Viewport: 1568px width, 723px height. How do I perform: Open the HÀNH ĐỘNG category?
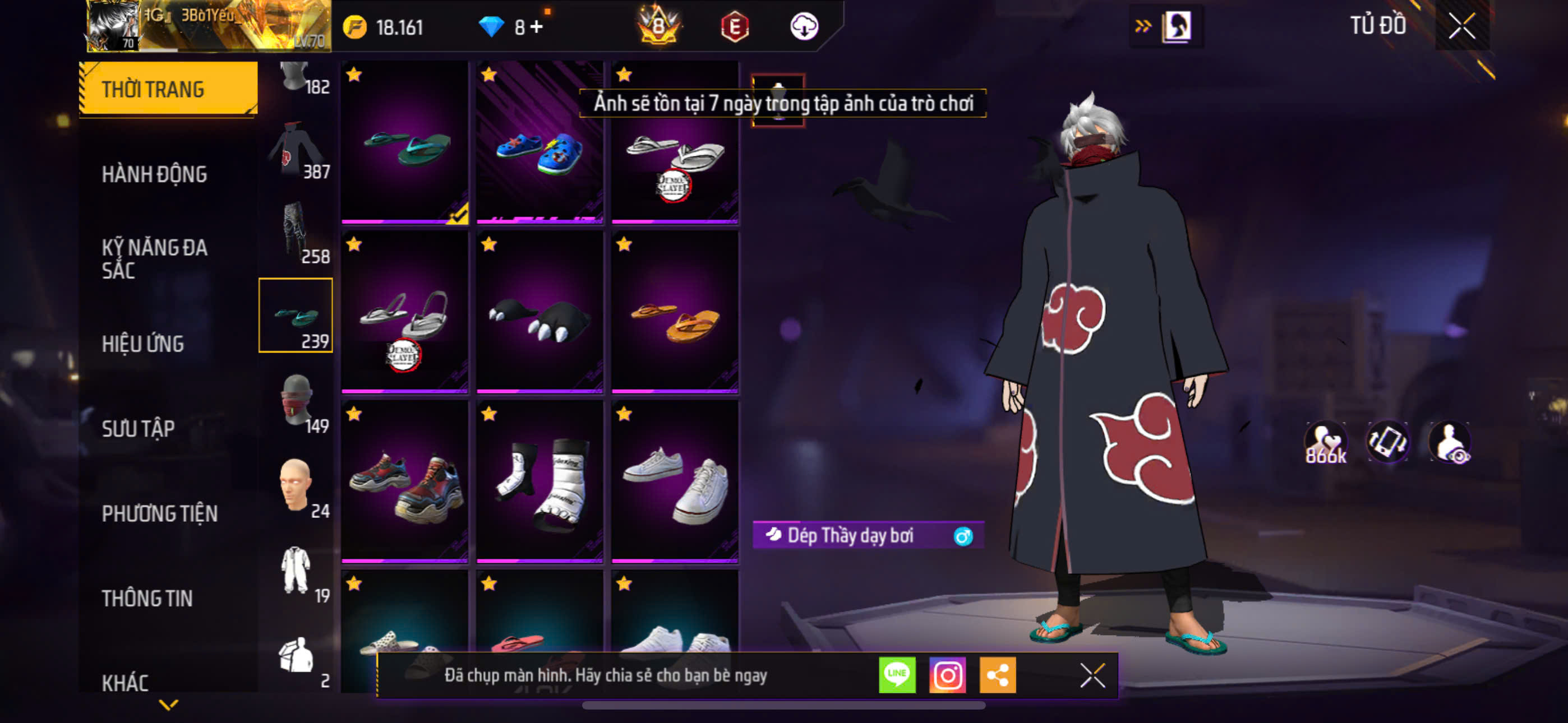point(154,174)
